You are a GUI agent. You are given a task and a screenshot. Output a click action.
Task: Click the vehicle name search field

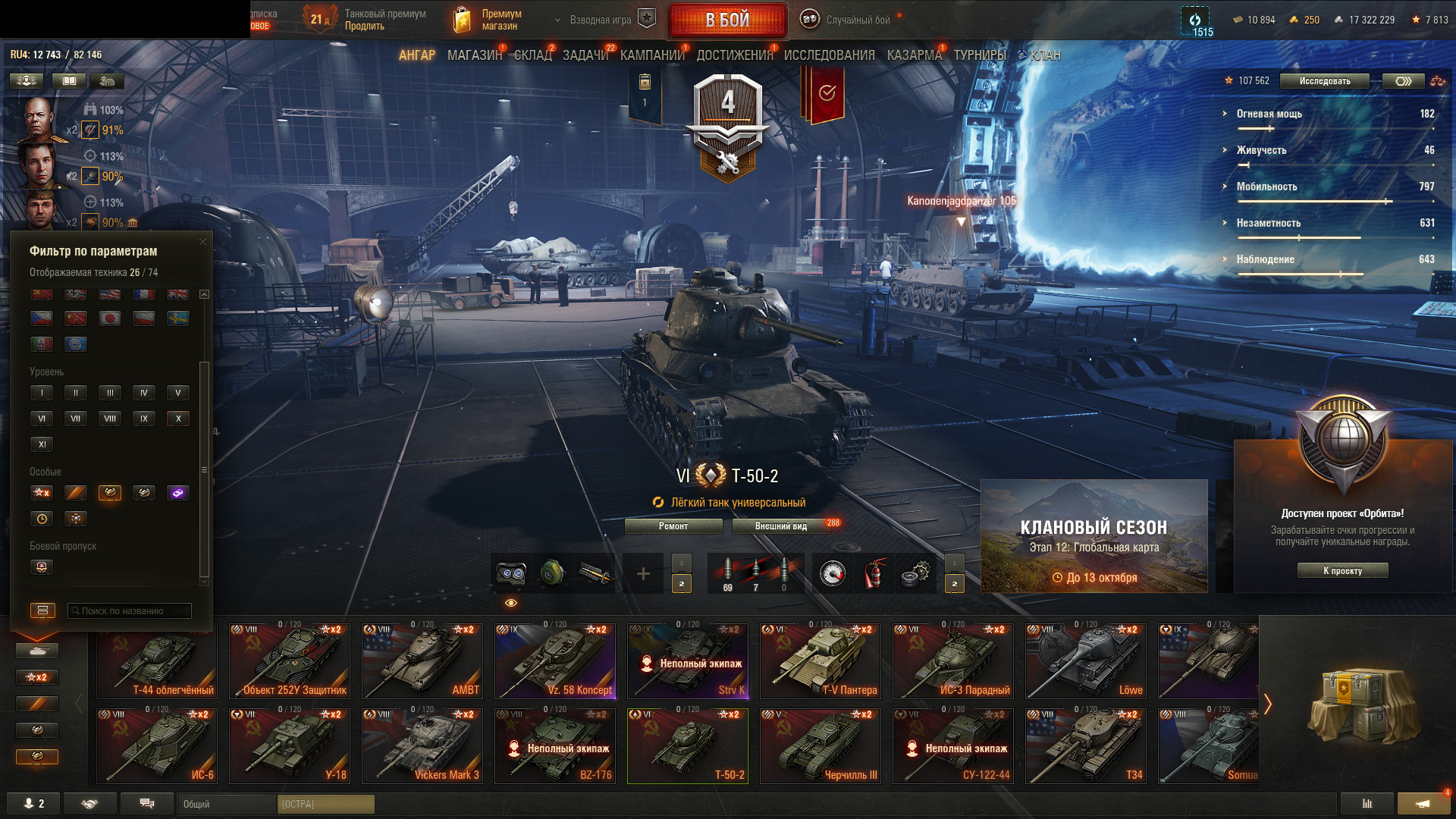click(130, 611)
